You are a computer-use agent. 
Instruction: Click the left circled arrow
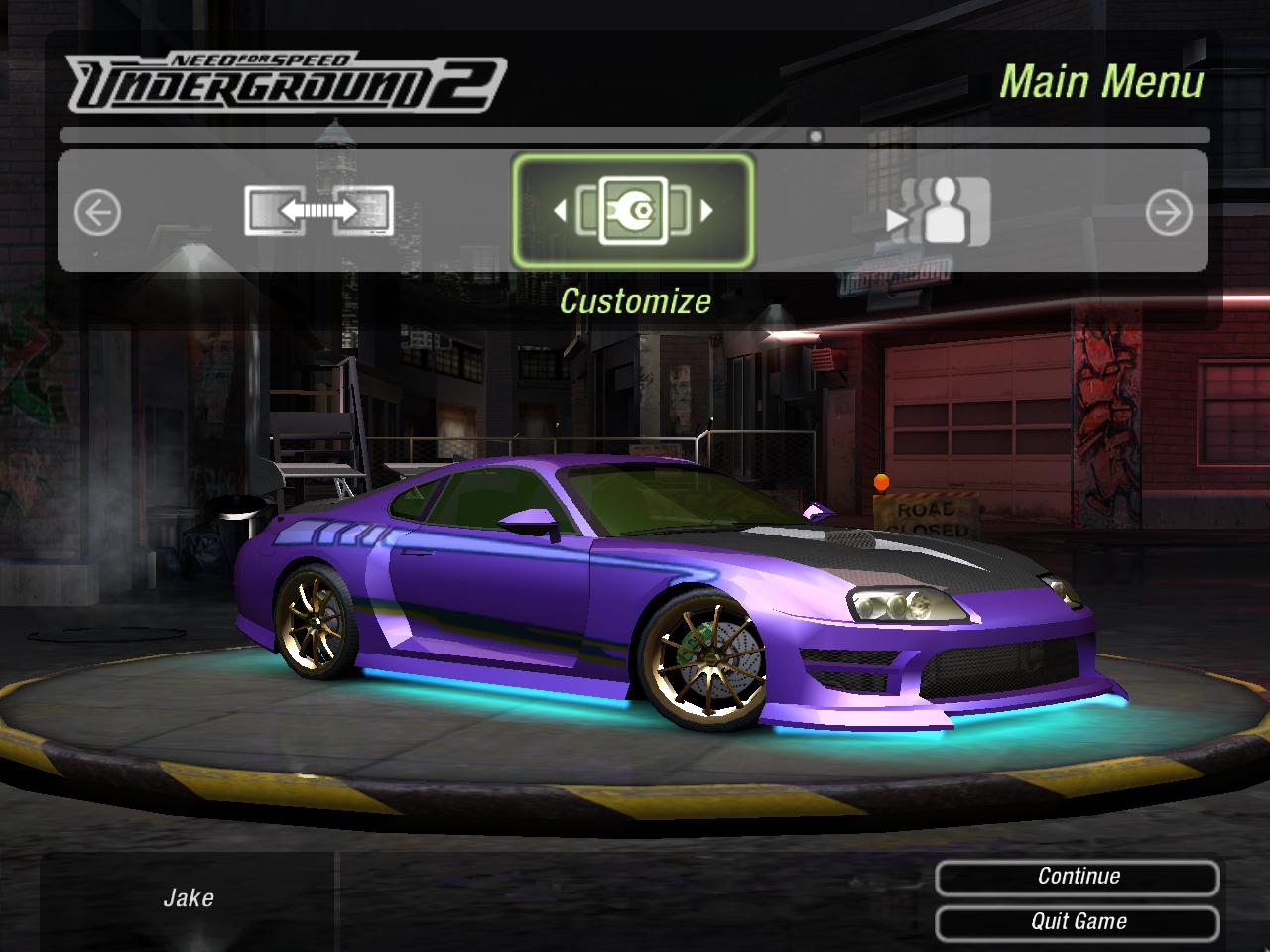[x=97, y=213]
